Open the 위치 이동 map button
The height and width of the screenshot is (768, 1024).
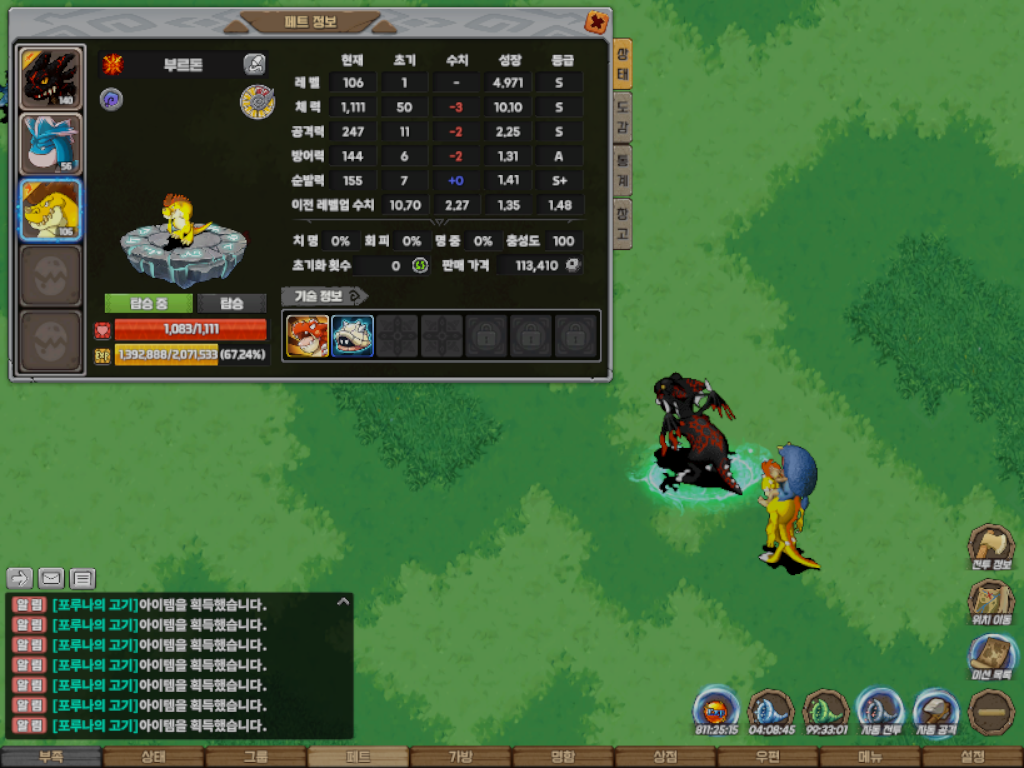pos(990,602)
